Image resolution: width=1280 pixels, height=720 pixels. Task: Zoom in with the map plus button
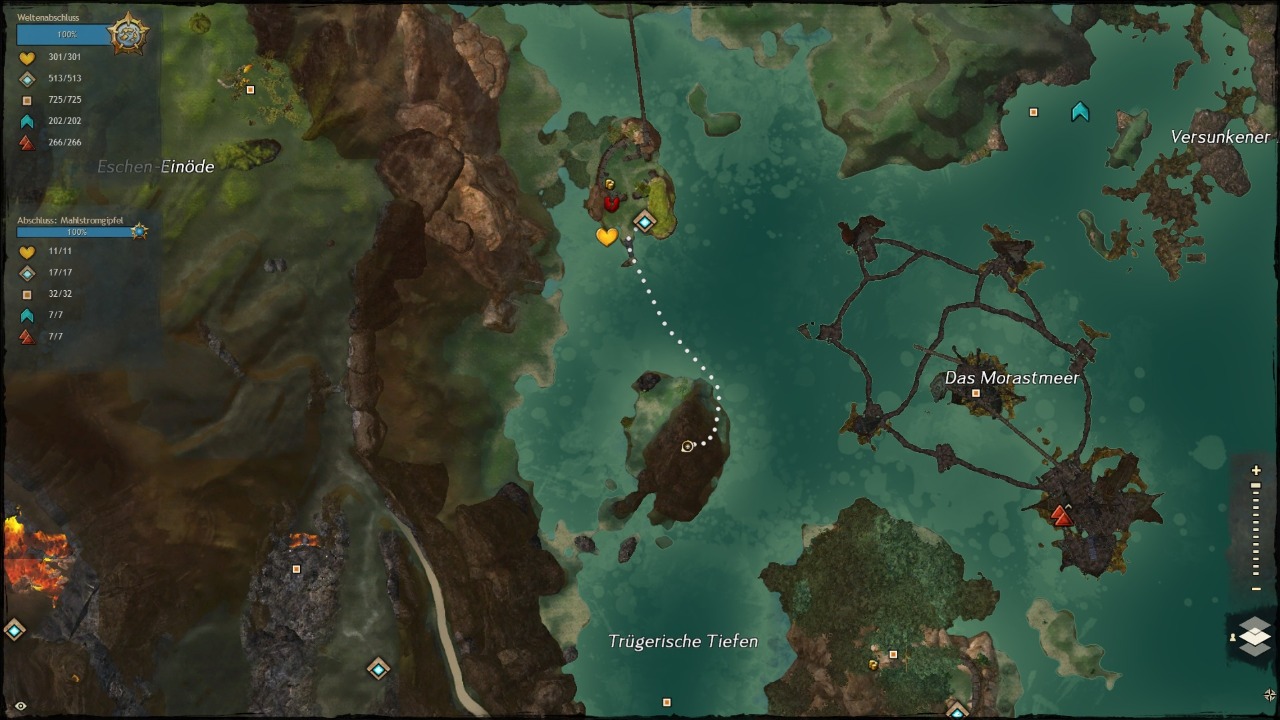(x=1256, y=471)
